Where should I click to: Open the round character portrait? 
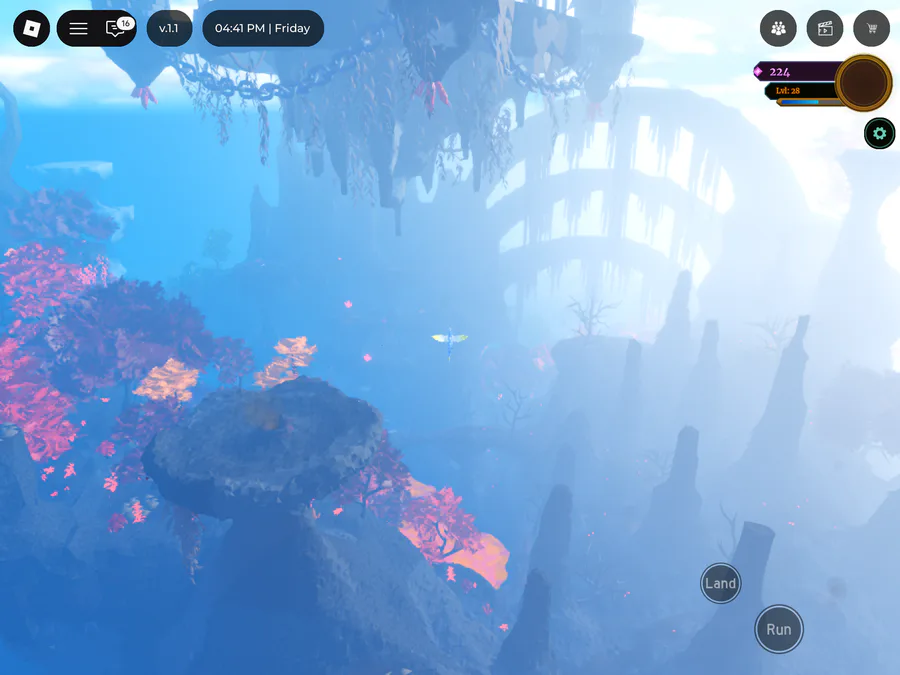coord(863,82)
